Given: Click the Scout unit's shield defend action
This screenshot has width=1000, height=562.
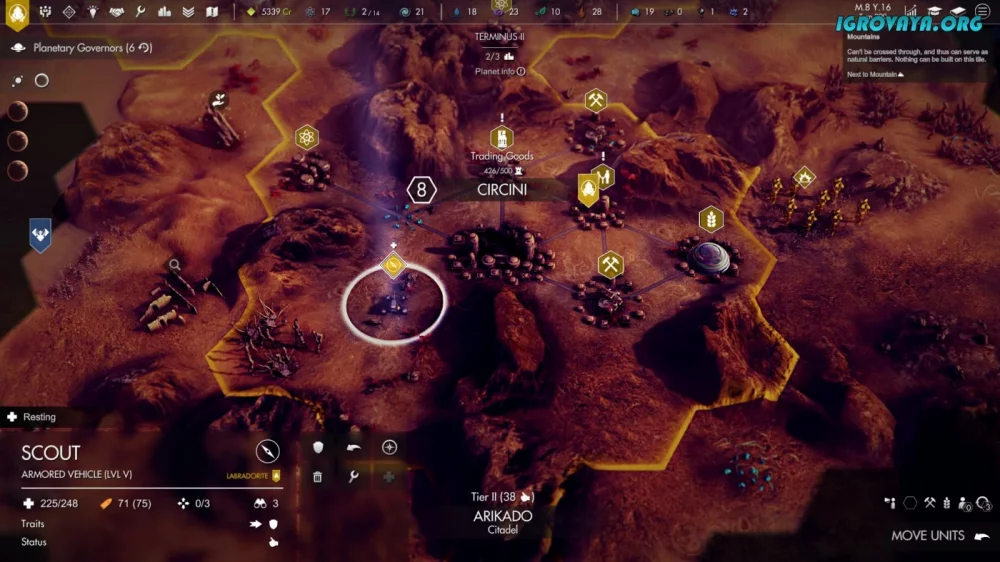Looking at the screenshot, I should click(318, 447).
